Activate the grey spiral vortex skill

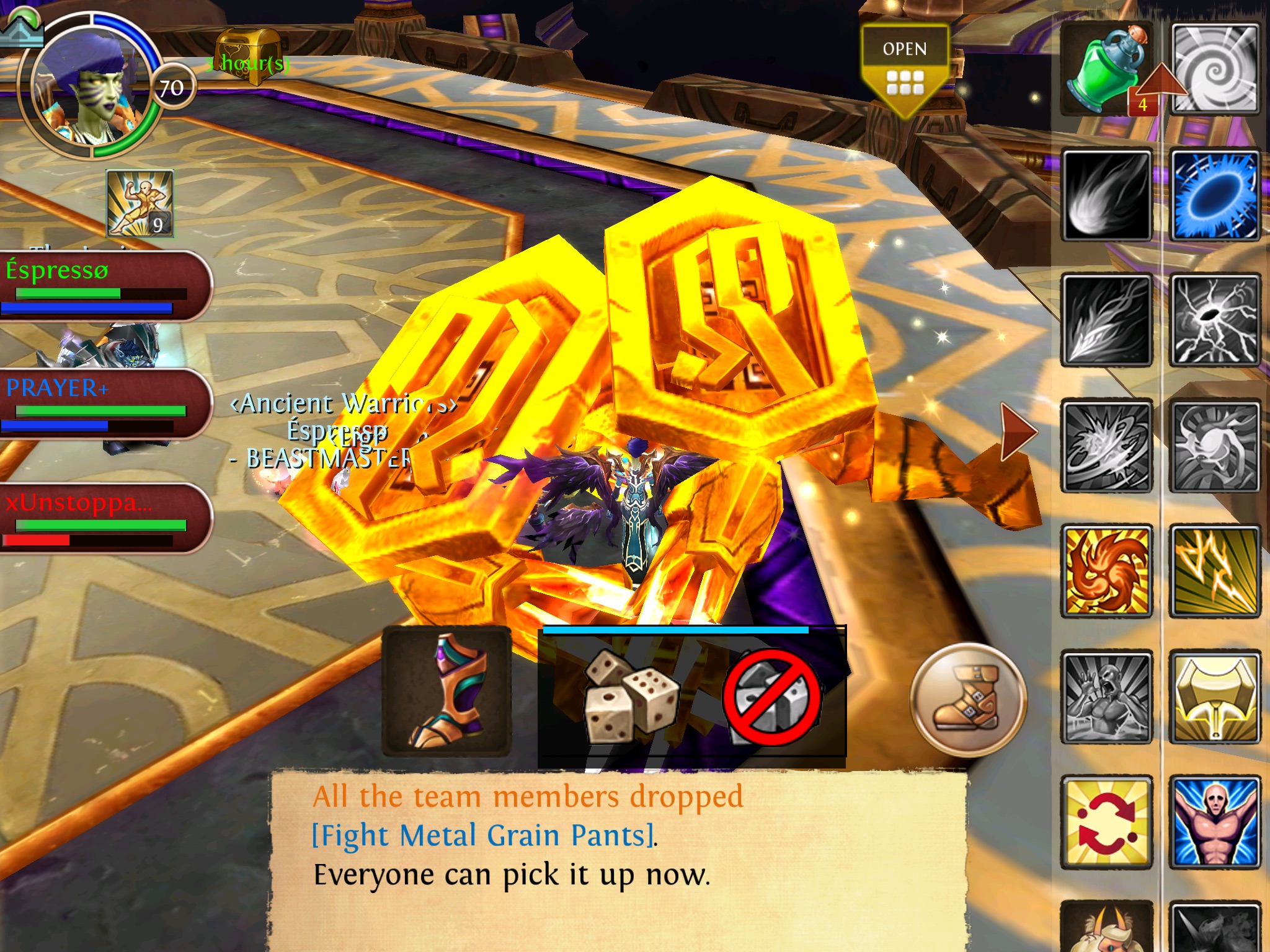(1215, 69)
